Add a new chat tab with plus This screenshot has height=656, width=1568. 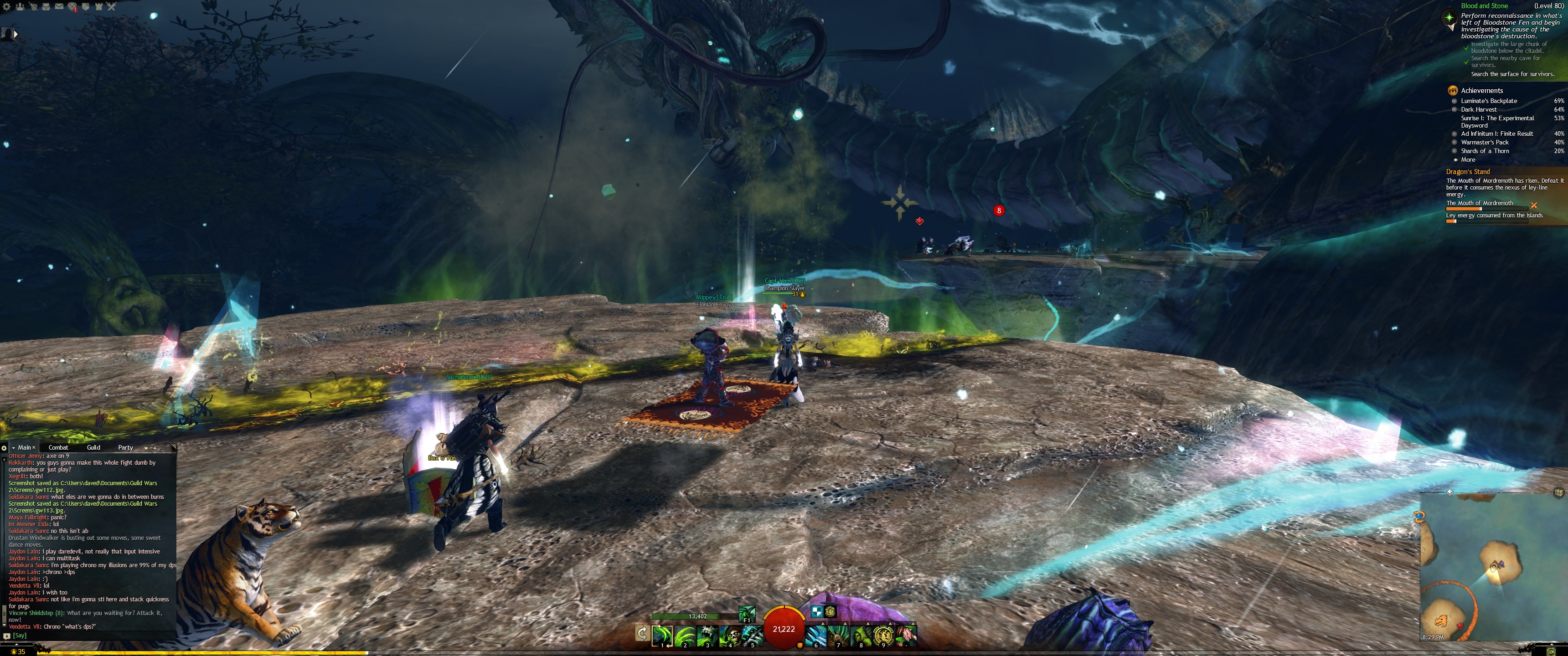click(x=155, y=448)
